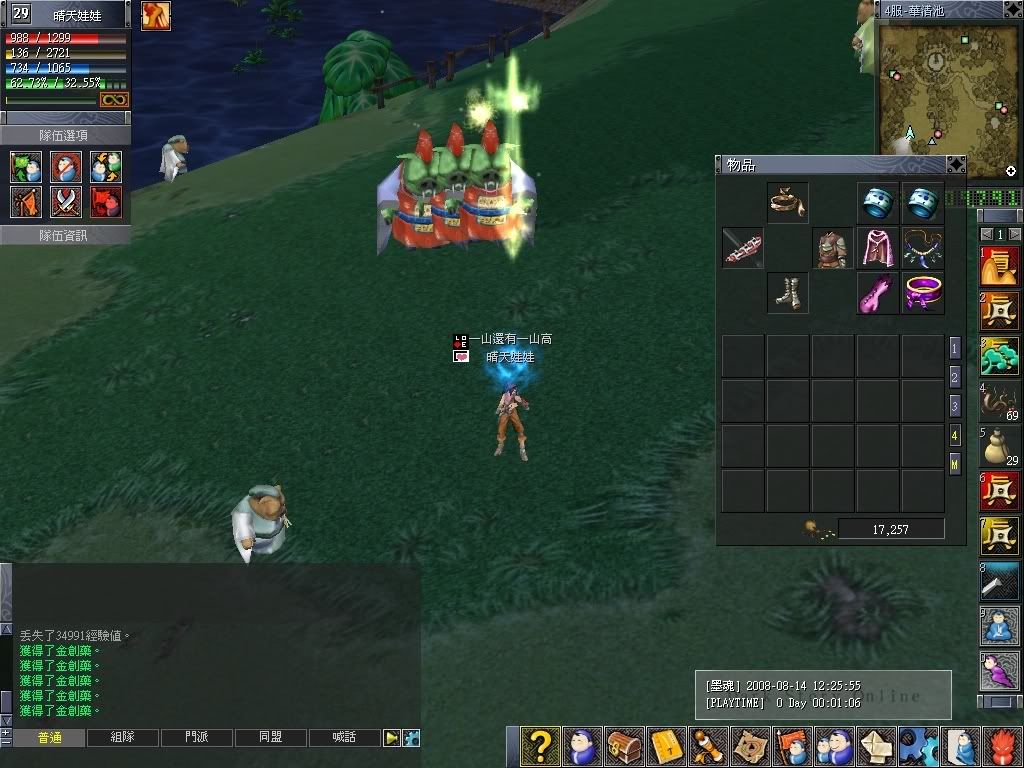Screen dimensions: 1024x768
Task: Switch chat to the 組隊 tab
Action: pyautogui.click(x=122, y=738)
